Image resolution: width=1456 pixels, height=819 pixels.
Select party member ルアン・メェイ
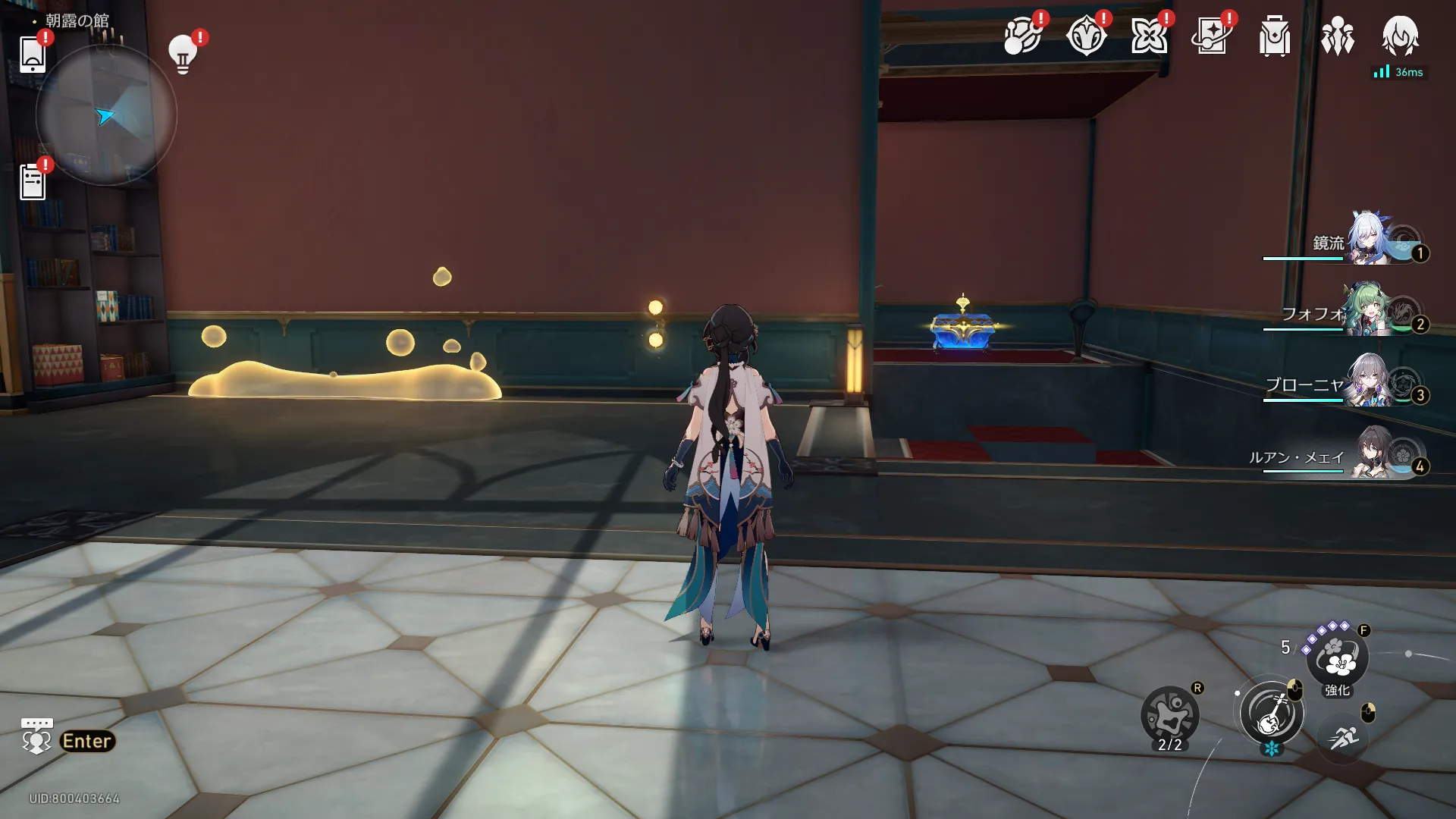pyautogui.click(x=1365, y=453)
